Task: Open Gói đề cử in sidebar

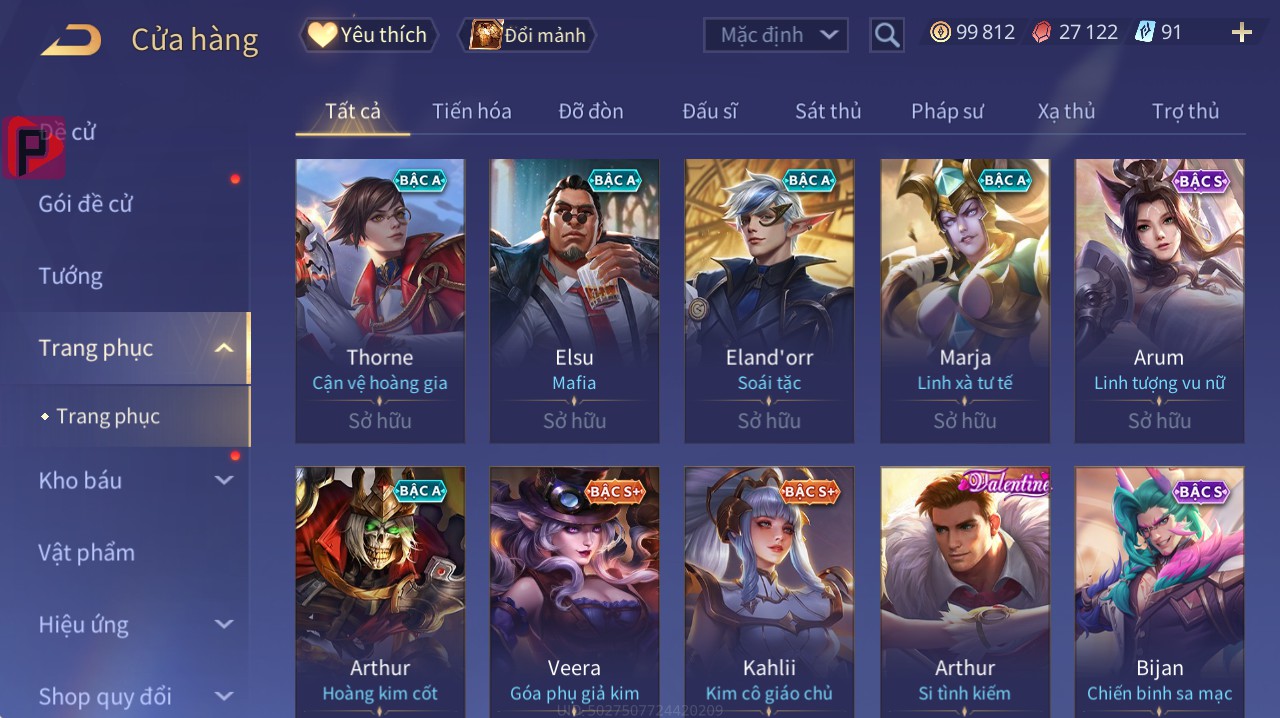Action: point(86,204)
